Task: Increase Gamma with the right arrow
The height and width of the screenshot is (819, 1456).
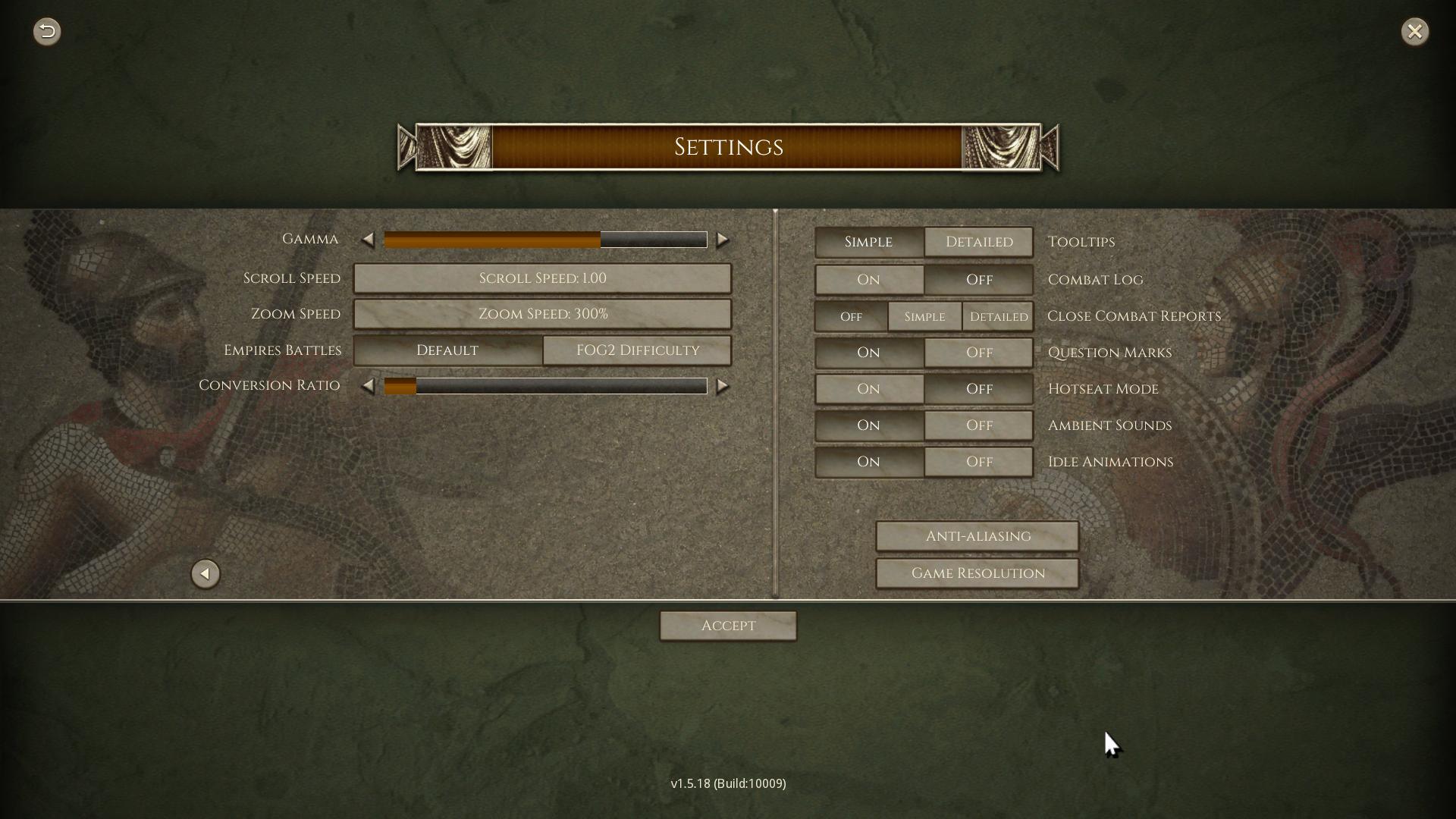Action: [x=723, y=240]
